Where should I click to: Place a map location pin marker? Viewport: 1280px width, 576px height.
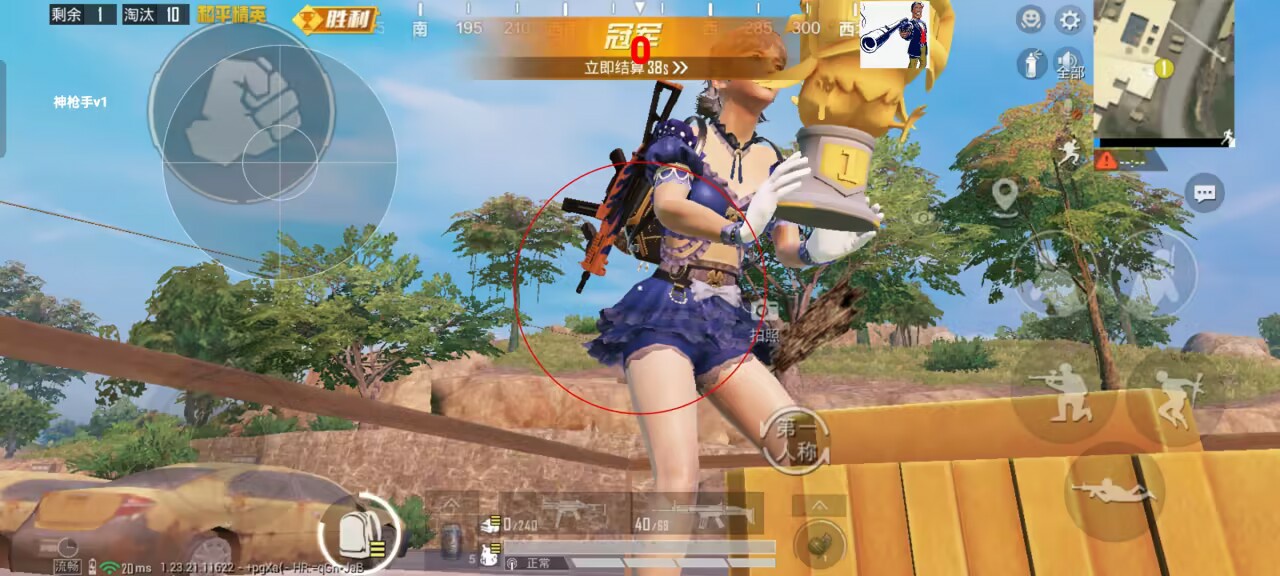pyautogui.click(x=1005, y=194)
